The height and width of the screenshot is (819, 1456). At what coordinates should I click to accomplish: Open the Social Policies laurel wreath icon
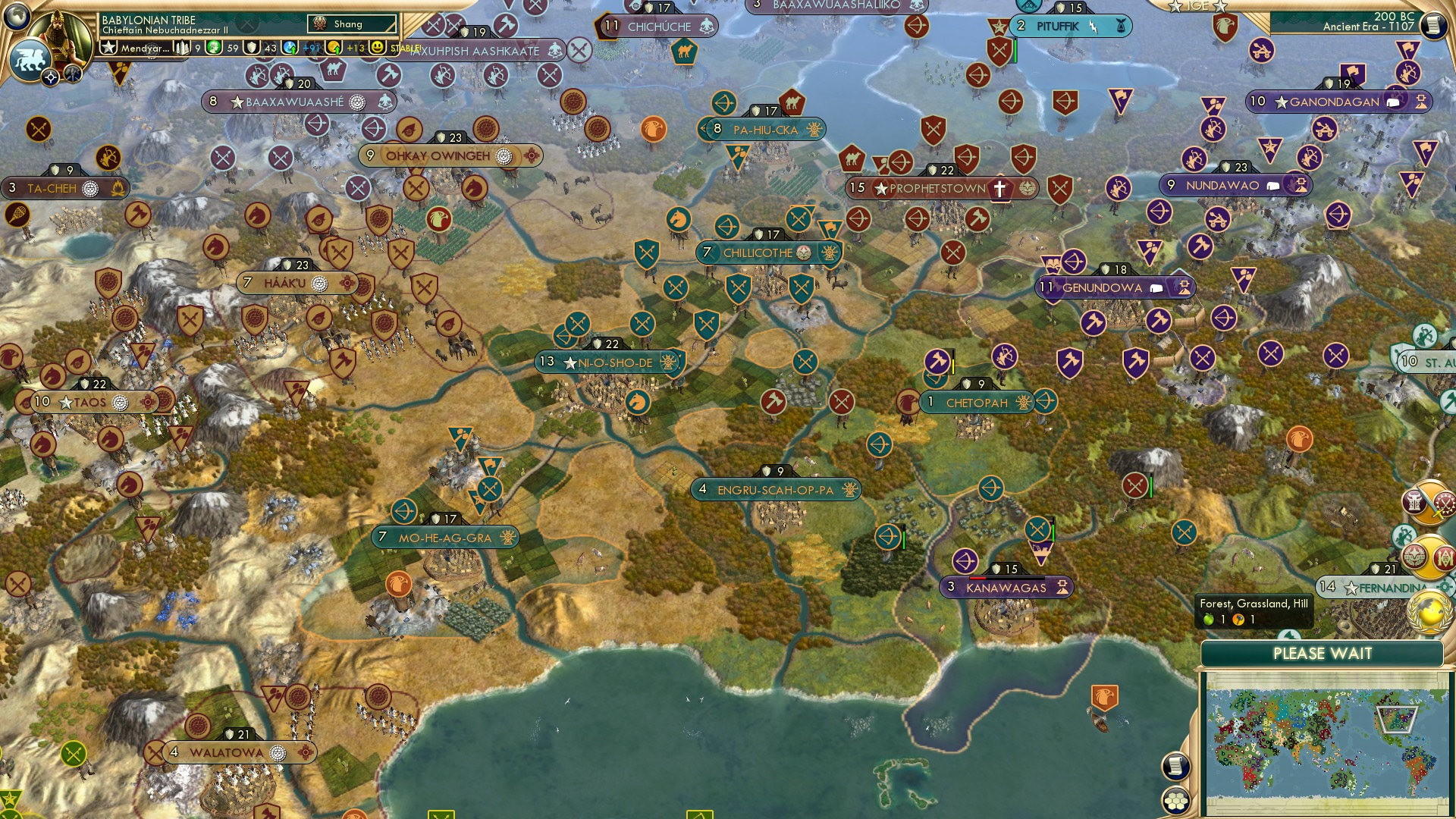pos(1416,554)
